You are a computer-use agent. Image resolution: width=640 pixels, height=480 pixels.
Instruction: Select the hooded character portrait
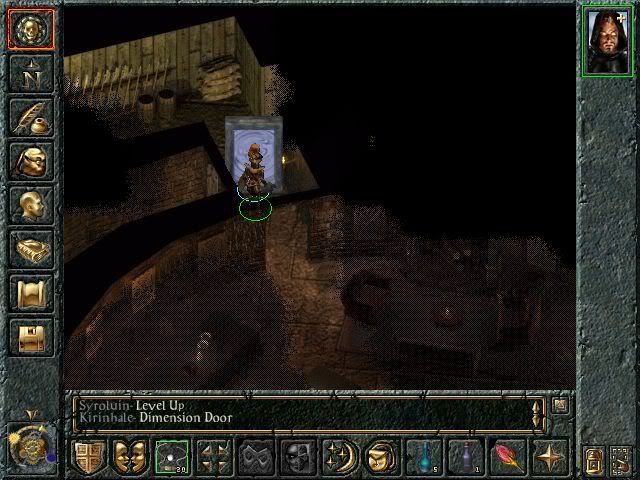tap(606, 38)
